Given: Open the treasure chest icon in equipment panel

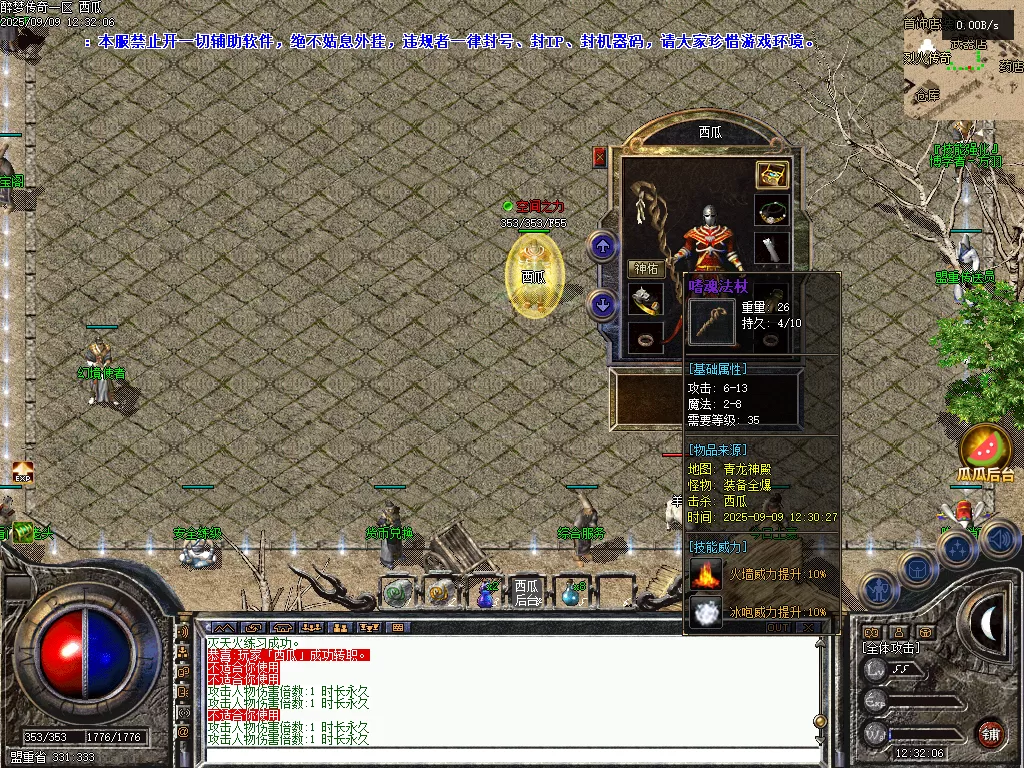Looking at the screenshot, I should coord(771,174).
